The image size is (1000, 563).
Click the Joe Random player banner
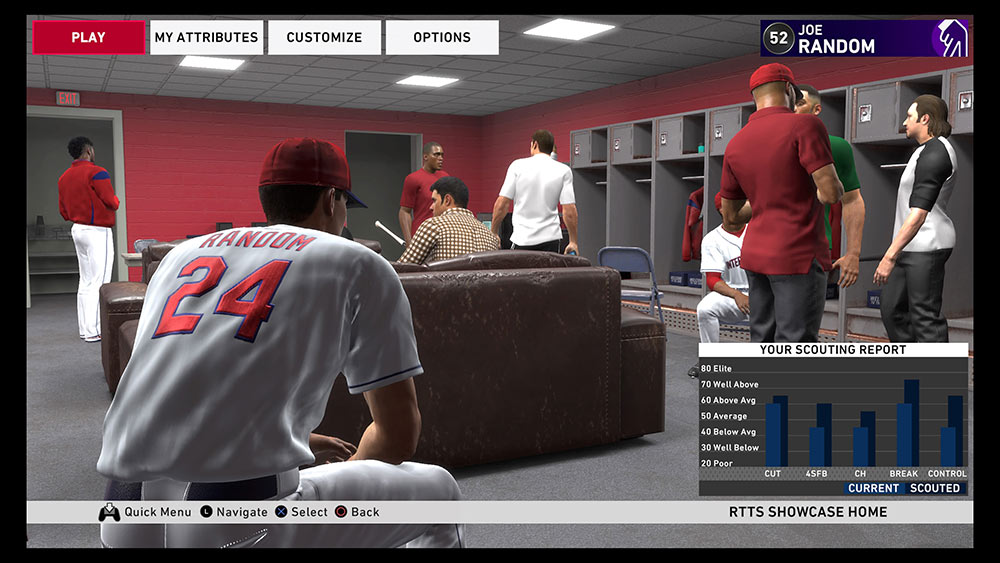tap(863, 38)
